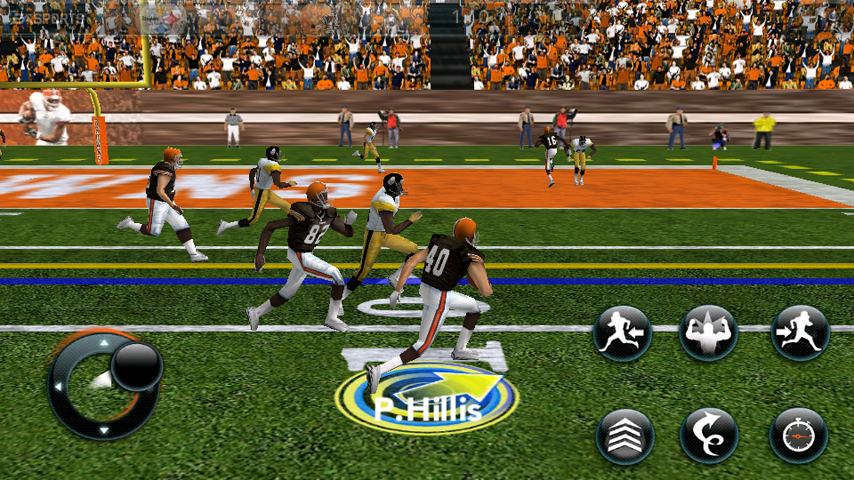Screen dimensions: 854x480
Task: Click the joystick ring's down arrow
Action: click(103, 430)
